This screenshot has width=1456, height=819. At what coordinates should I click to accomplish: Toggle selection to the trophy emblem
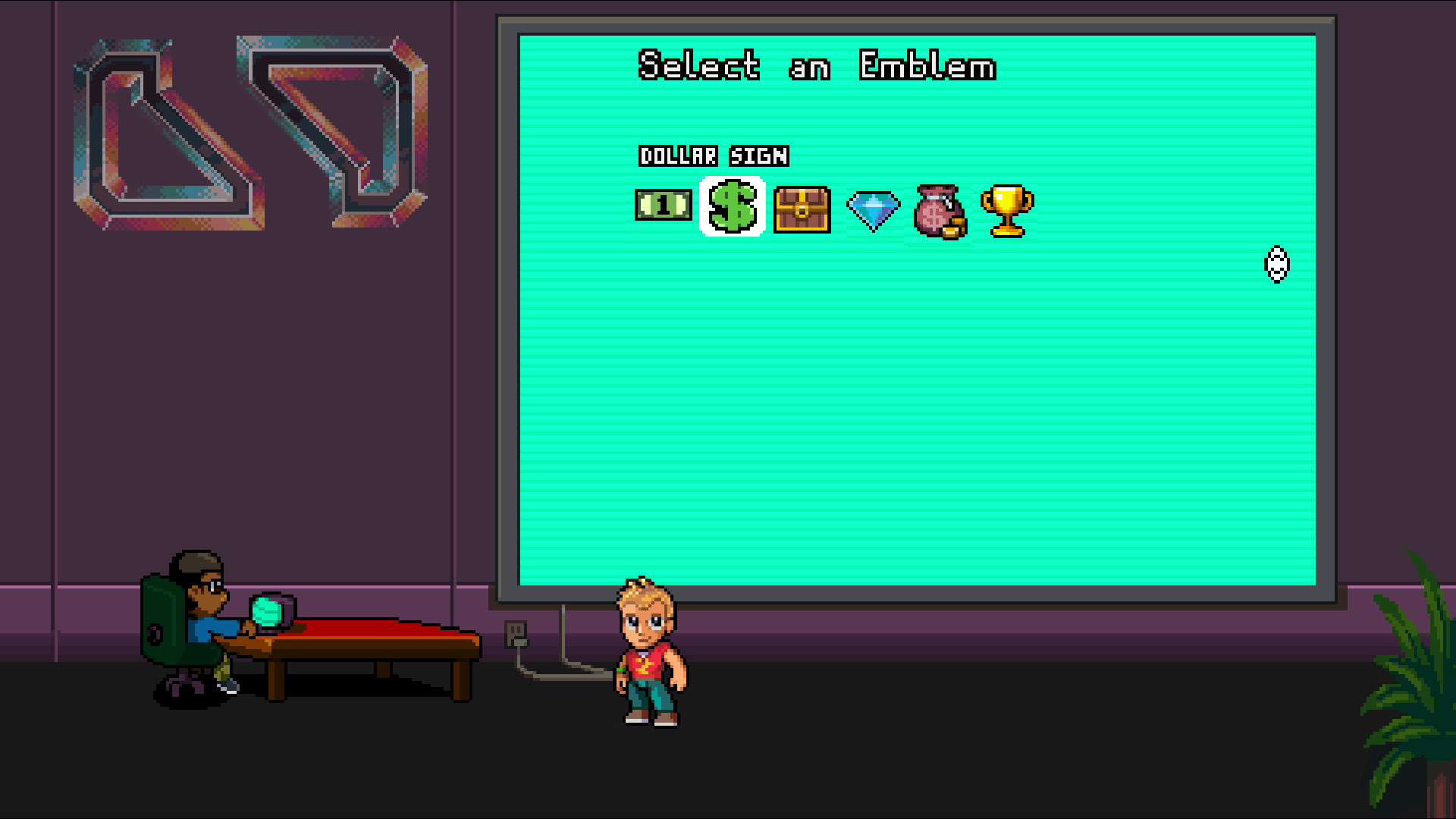pos(1008,211)
